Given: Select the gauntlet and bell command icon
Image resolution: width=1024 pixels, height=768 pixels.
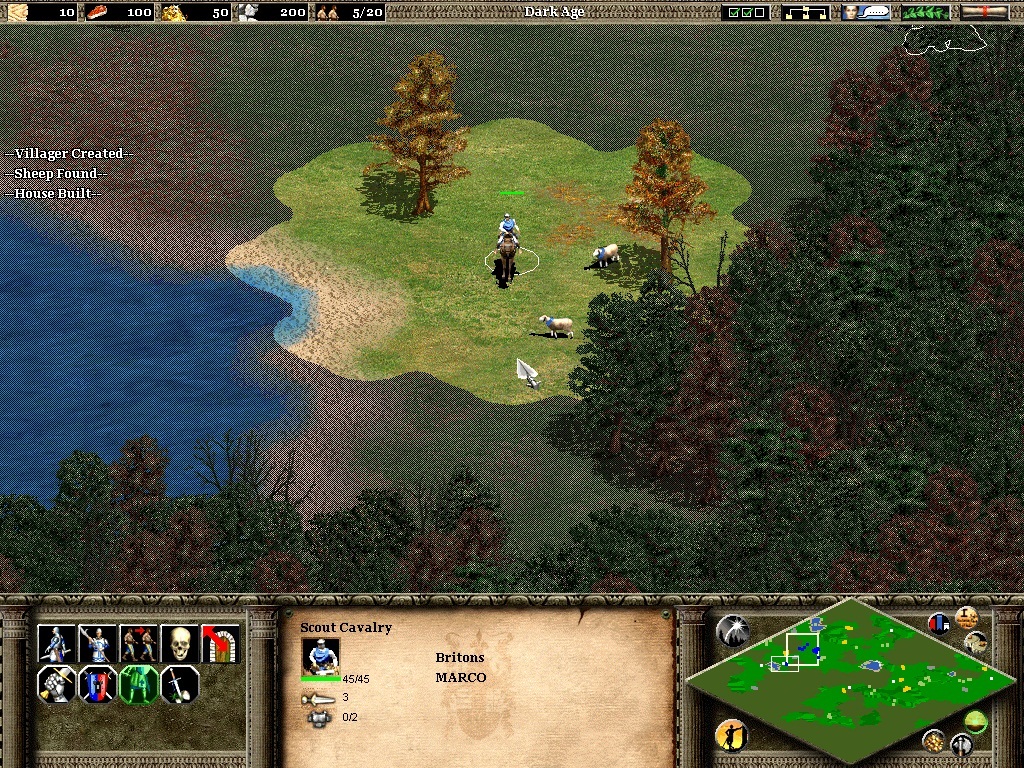Looking at the screenshot, I should (x=56, y=685).
